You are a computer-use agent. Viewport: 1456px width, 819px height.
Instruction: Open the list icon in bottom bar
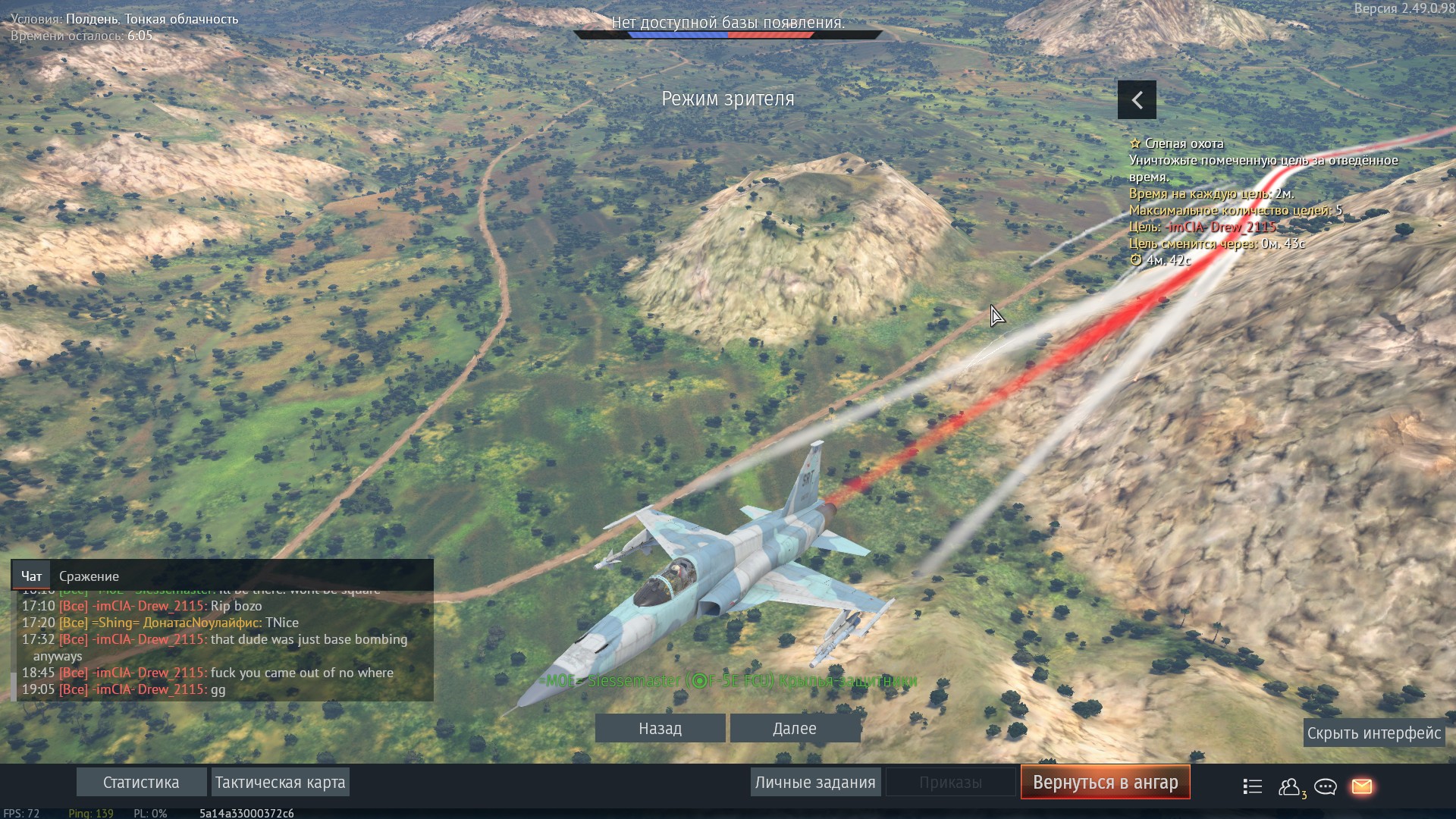point(1253,787)
